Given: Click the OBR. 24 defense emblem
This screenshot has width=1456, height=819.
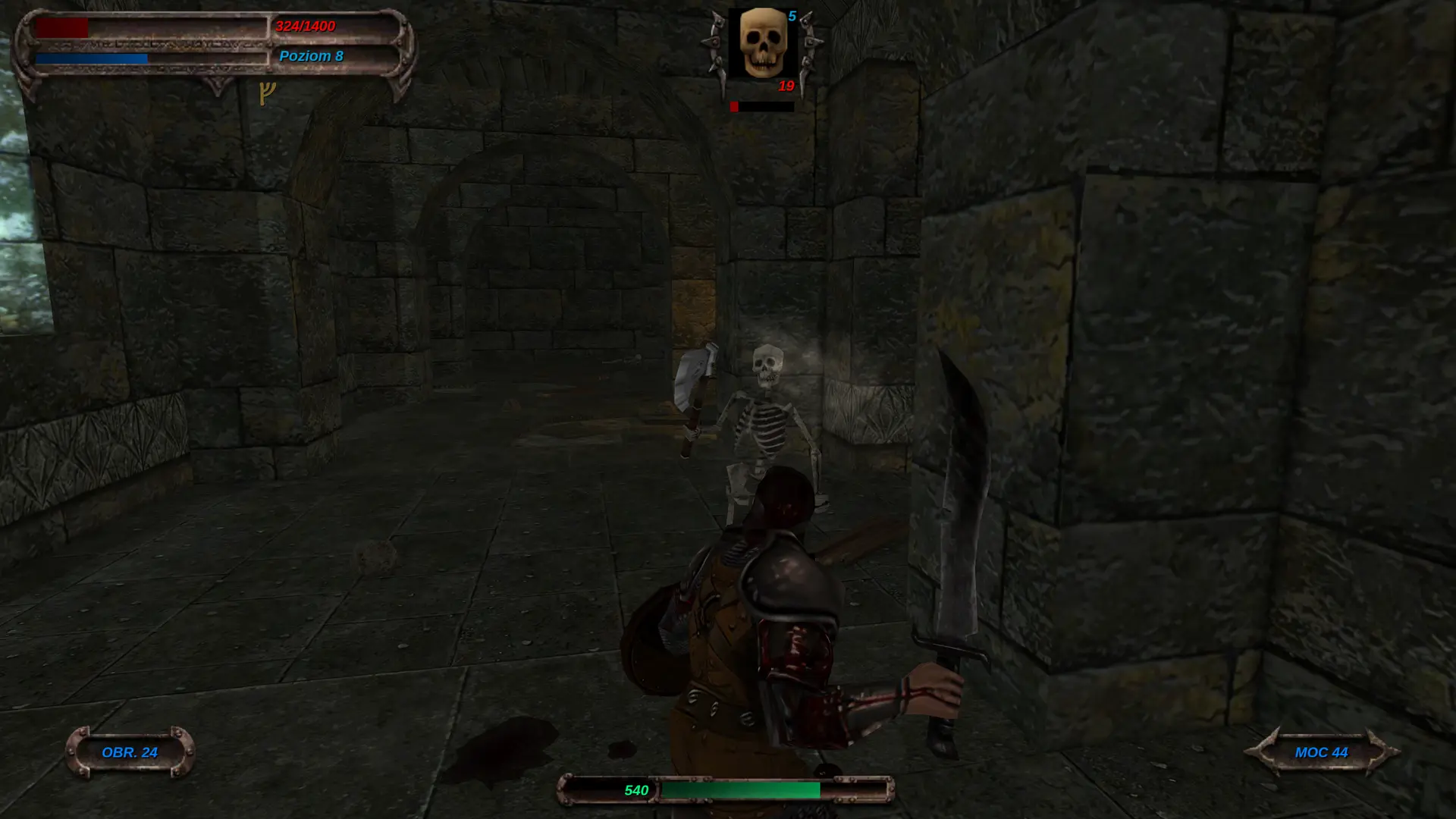Looking at the screenshot, I should tap(129, 753).
